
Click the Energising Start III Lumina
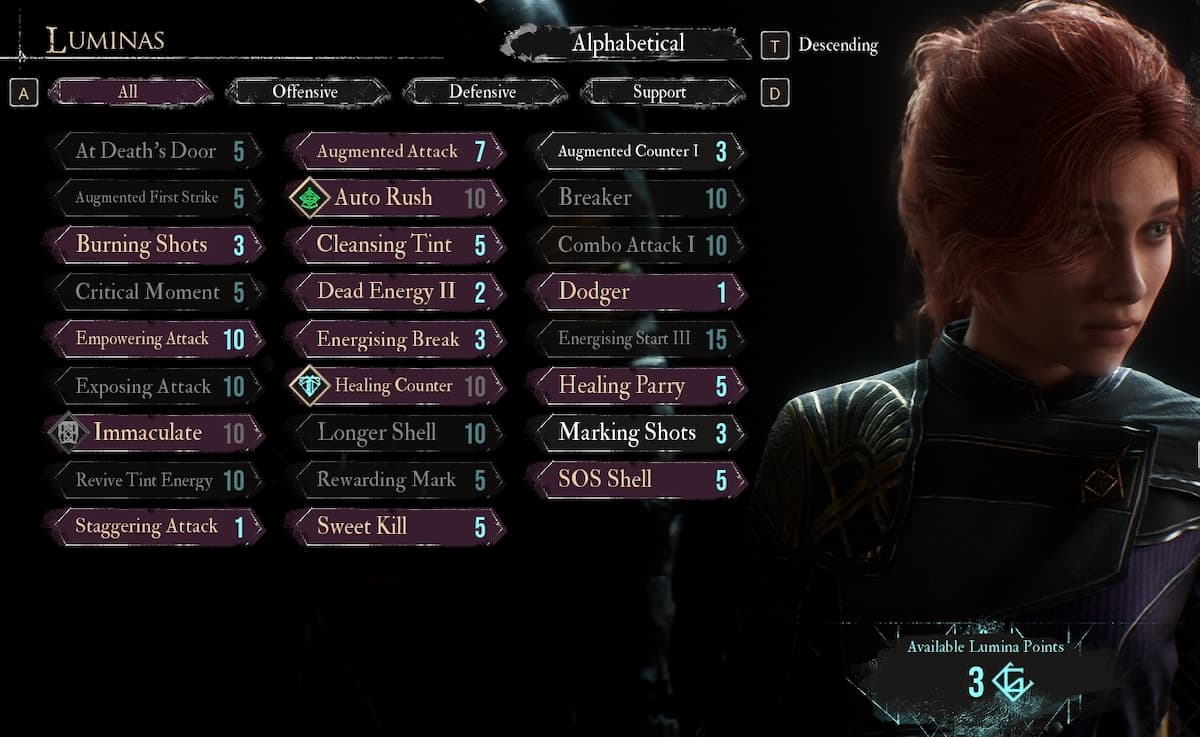pos(636,339)
